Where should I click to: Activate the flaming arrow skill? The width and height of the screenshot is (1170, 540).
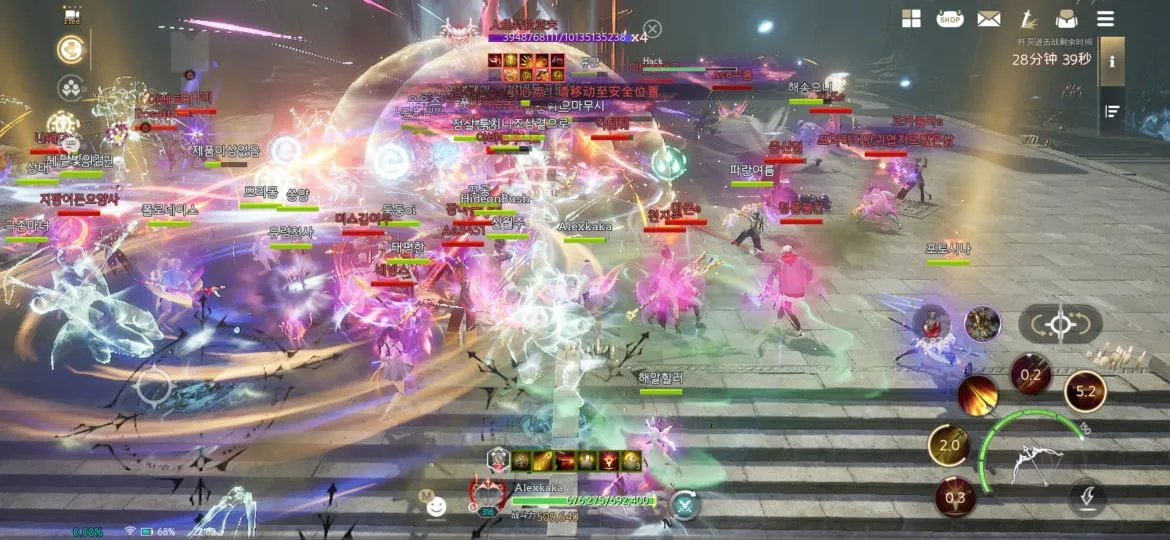tap(977, 396)
